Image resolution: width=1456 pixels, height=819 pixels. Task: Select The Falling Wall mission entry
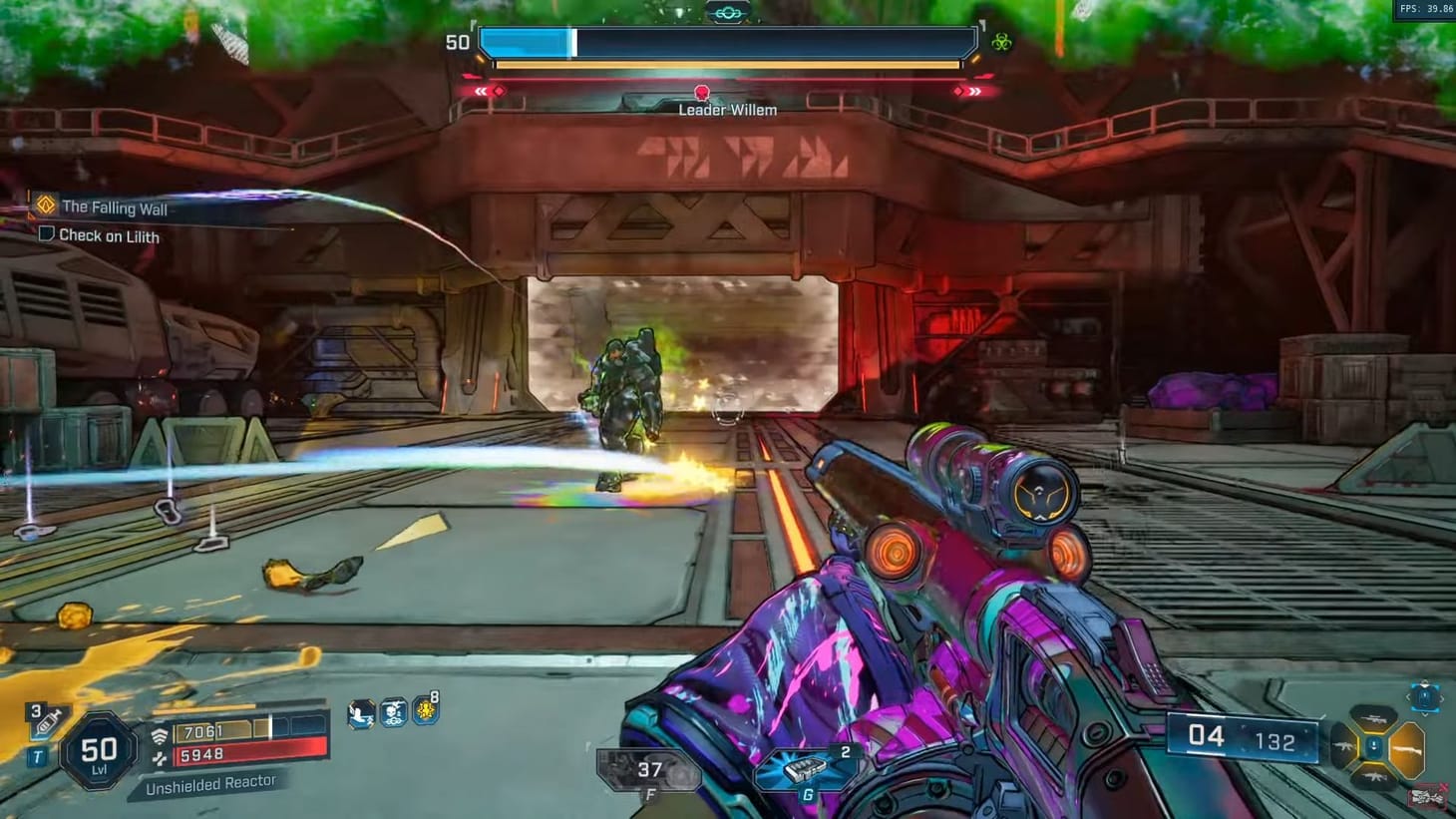118,207
